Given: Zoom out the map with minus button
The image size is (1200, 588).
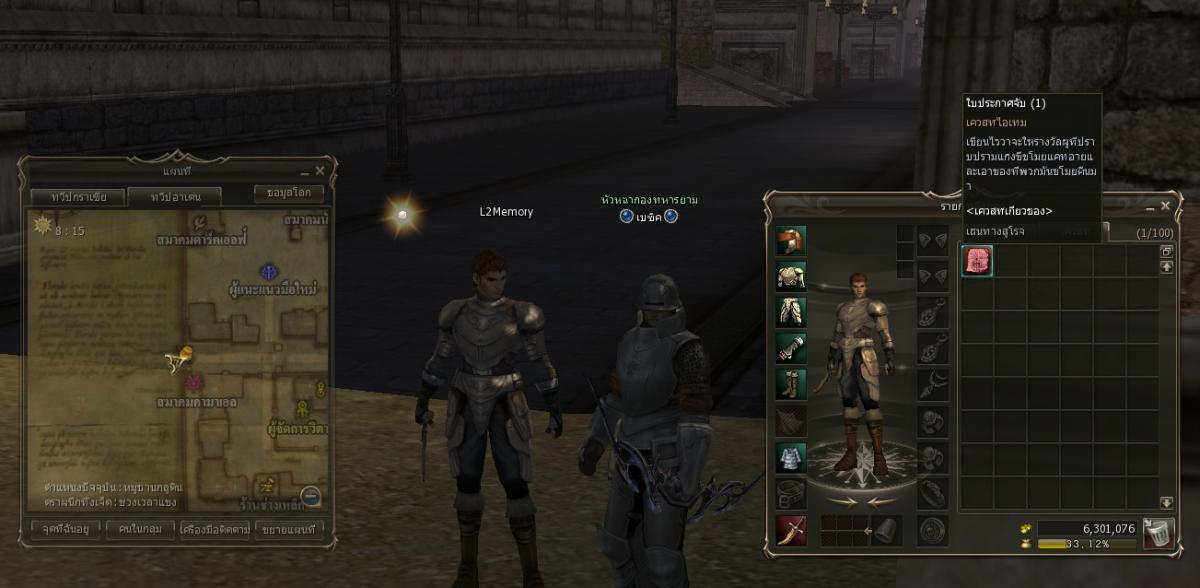Looking at the screenshot, I should coord(310,495).
